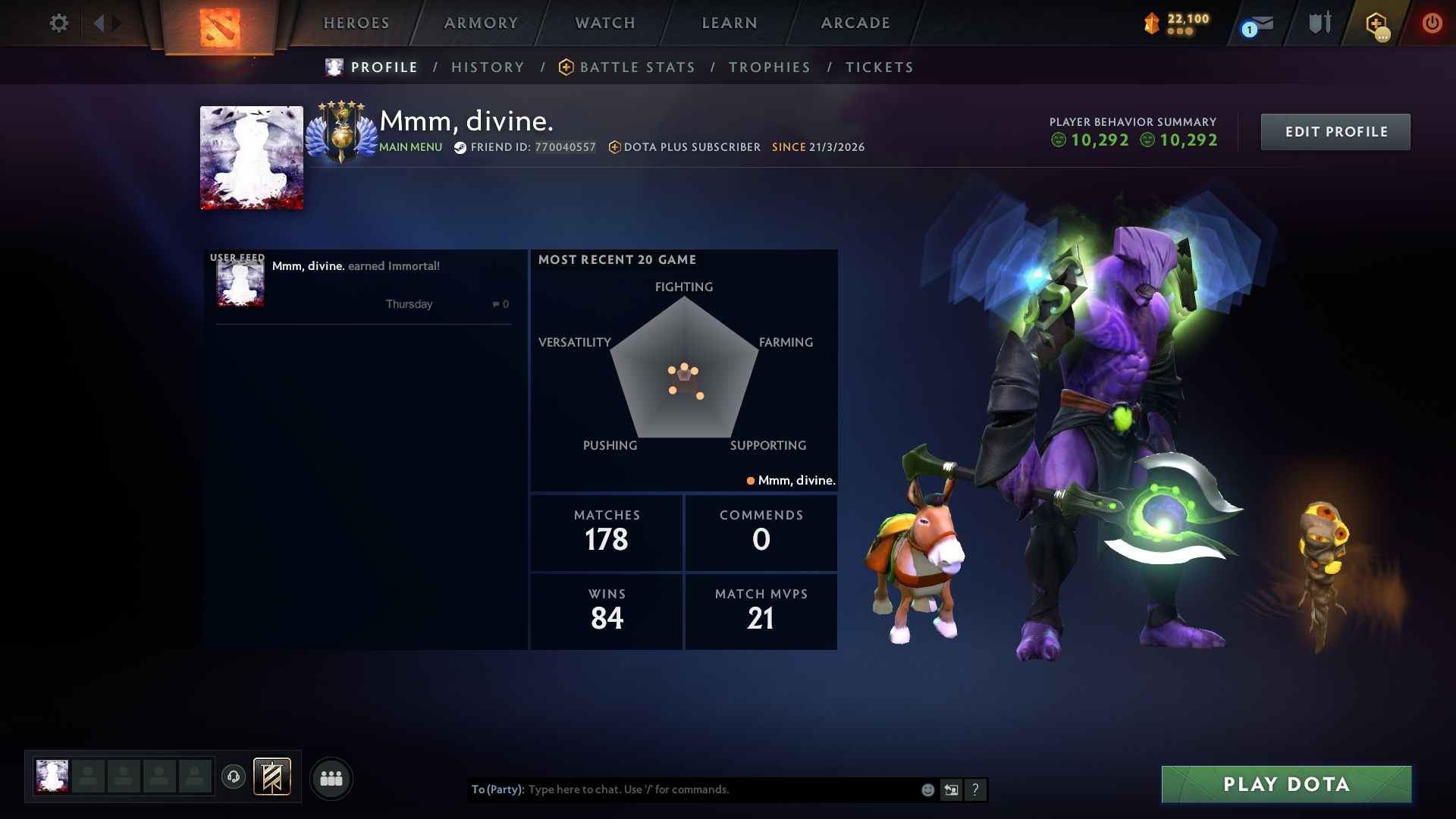The image size is (1456, 819).
Task: Click the power button to exit Dota
Action: click(1432, 23)
